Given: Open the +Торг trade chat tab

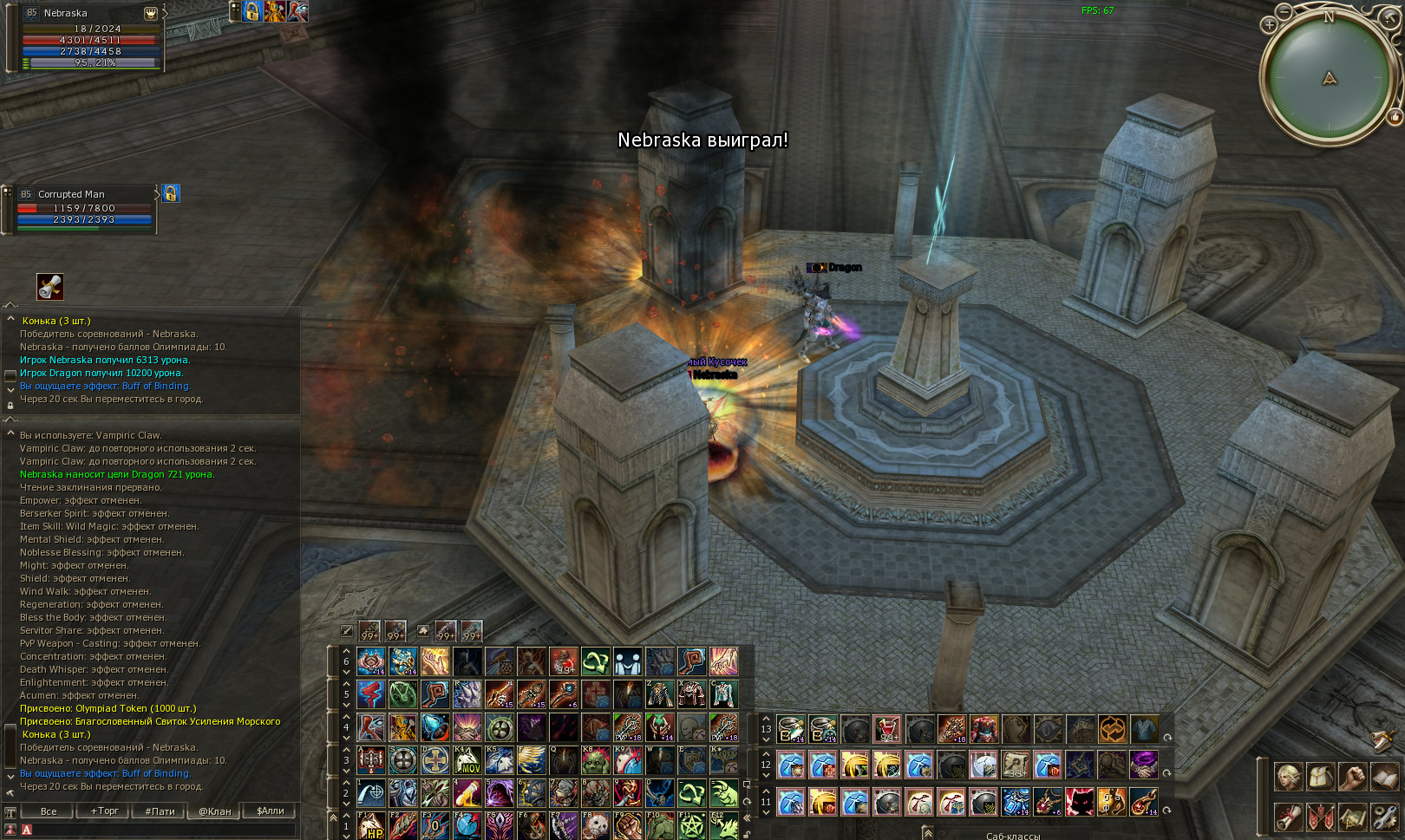Looking at the screenshot, I should pos(104,811).
